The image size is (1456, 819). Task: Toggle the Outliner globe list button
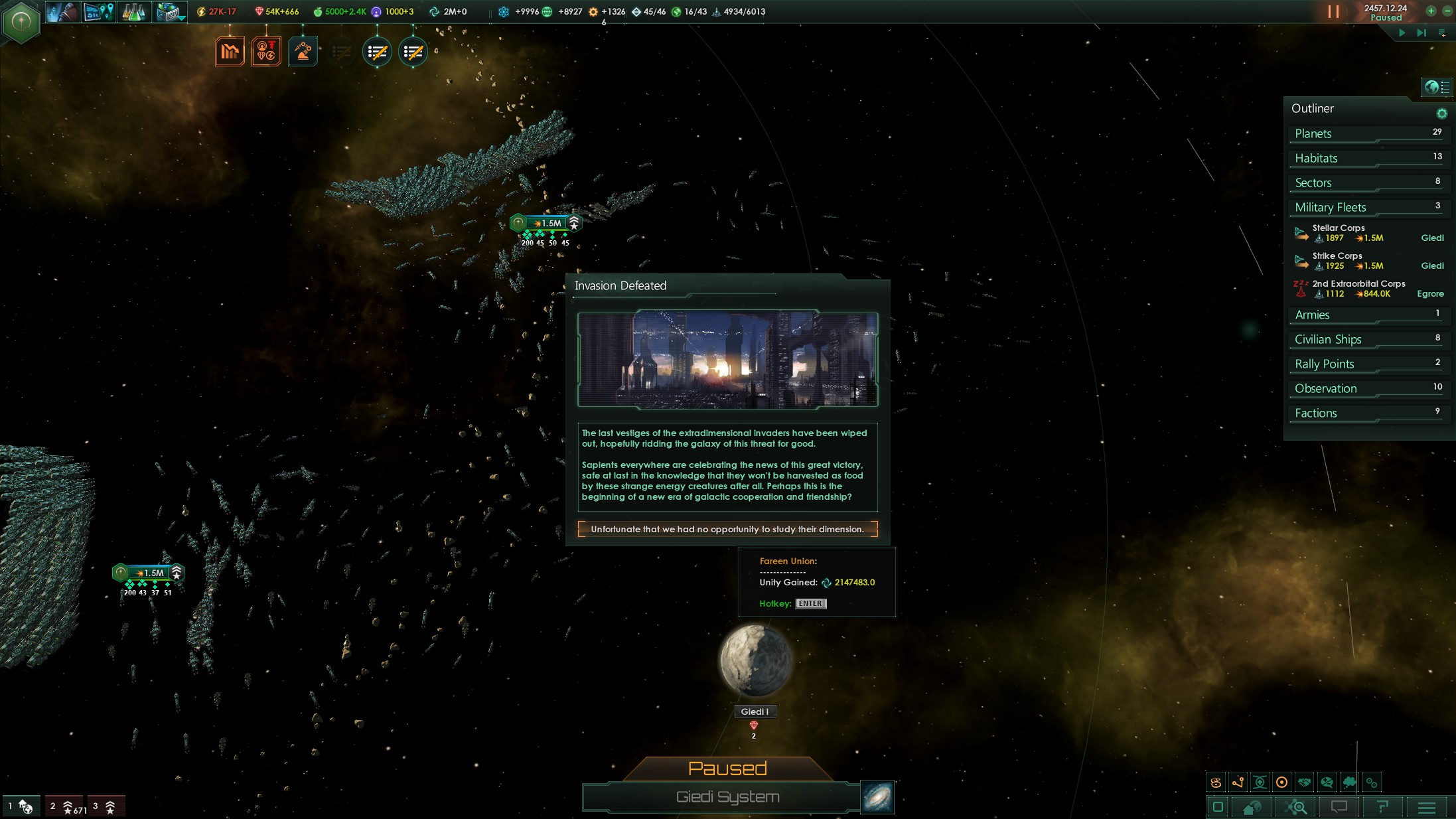pos(1436,87)
